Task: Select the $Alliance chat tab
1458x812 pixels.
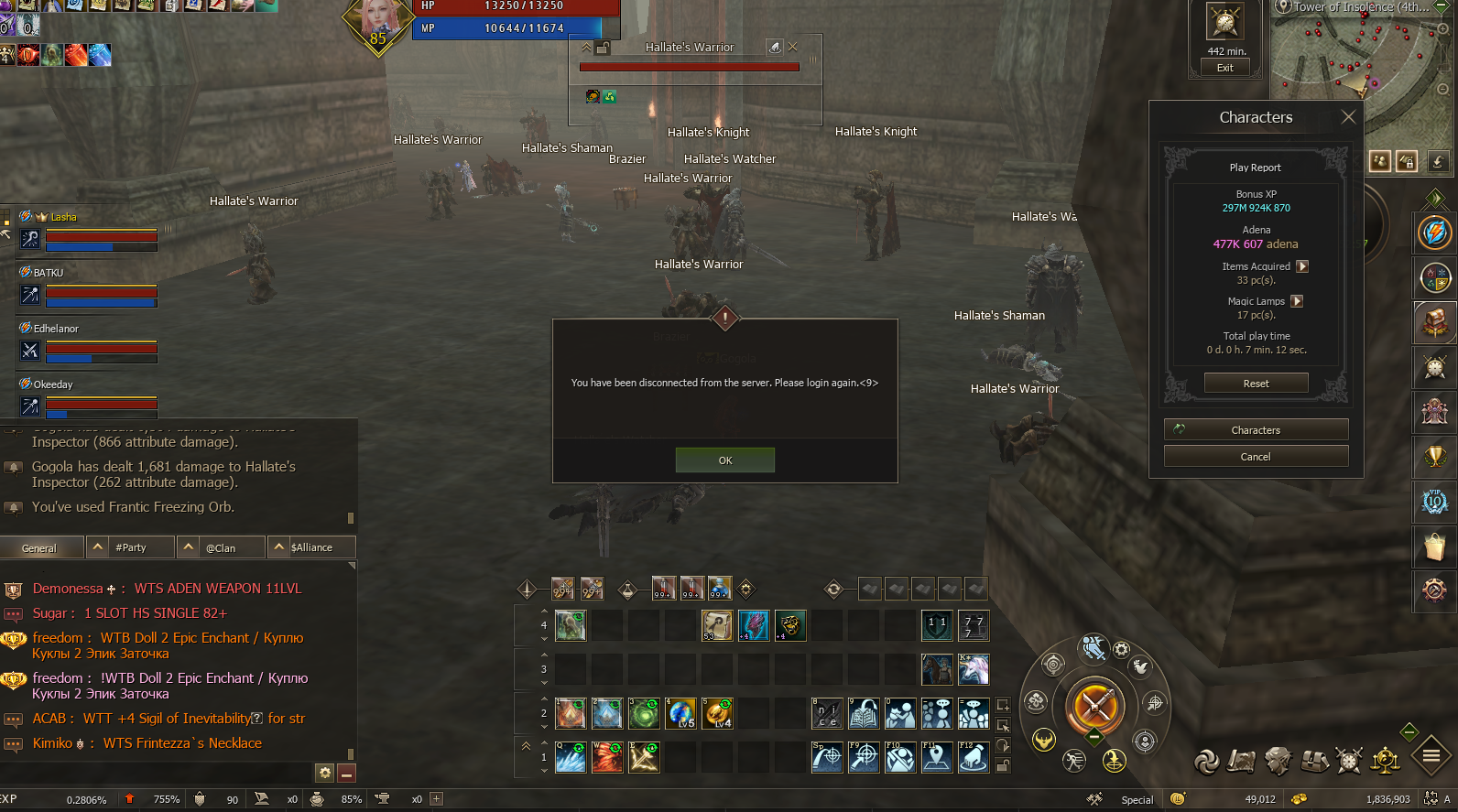Action: (311, 547)
